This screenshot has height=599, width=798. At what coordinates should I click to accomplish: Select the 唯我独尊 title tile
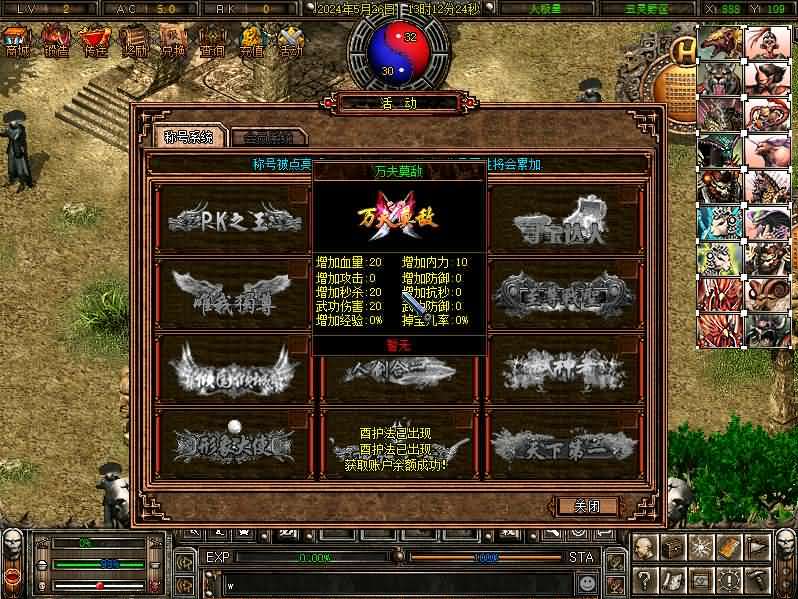pyautogui.click(x=235, y=292)
